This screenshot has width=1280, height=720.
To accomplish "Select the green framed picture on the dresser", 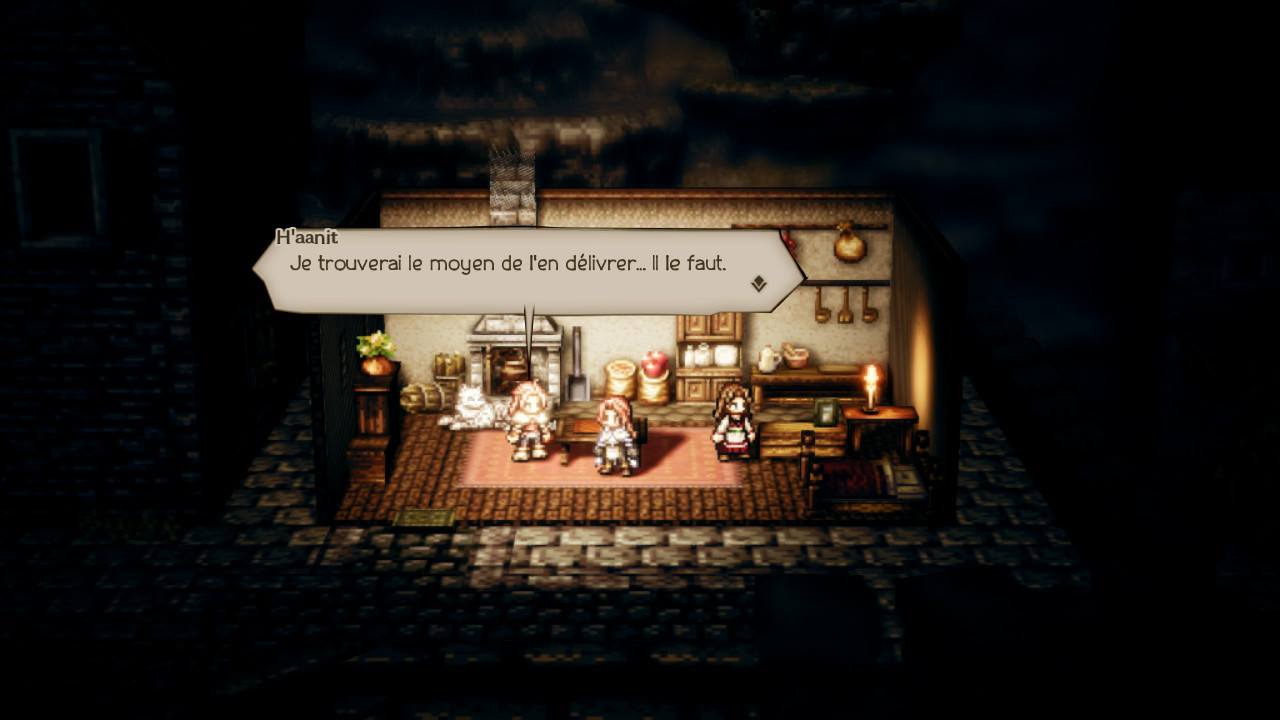I will (x=827, y=414).
